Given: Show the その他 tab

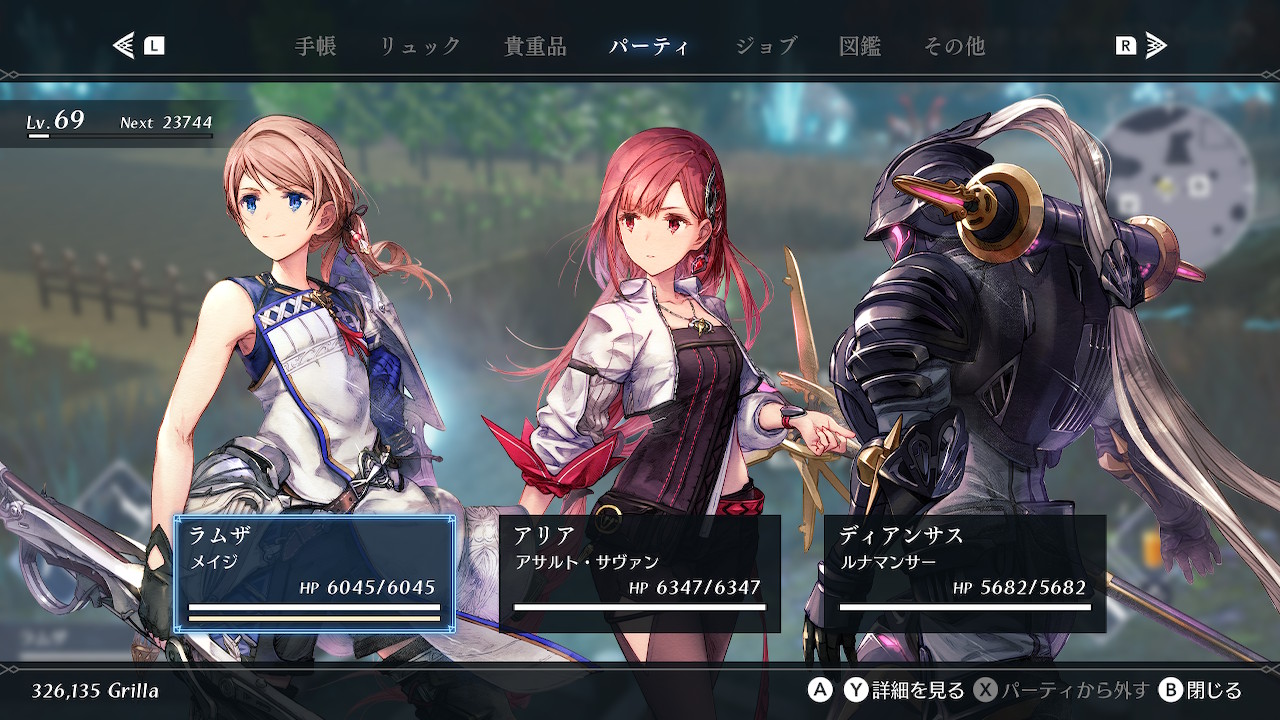Looking at the screenshot, I should [x=954, y=46].
